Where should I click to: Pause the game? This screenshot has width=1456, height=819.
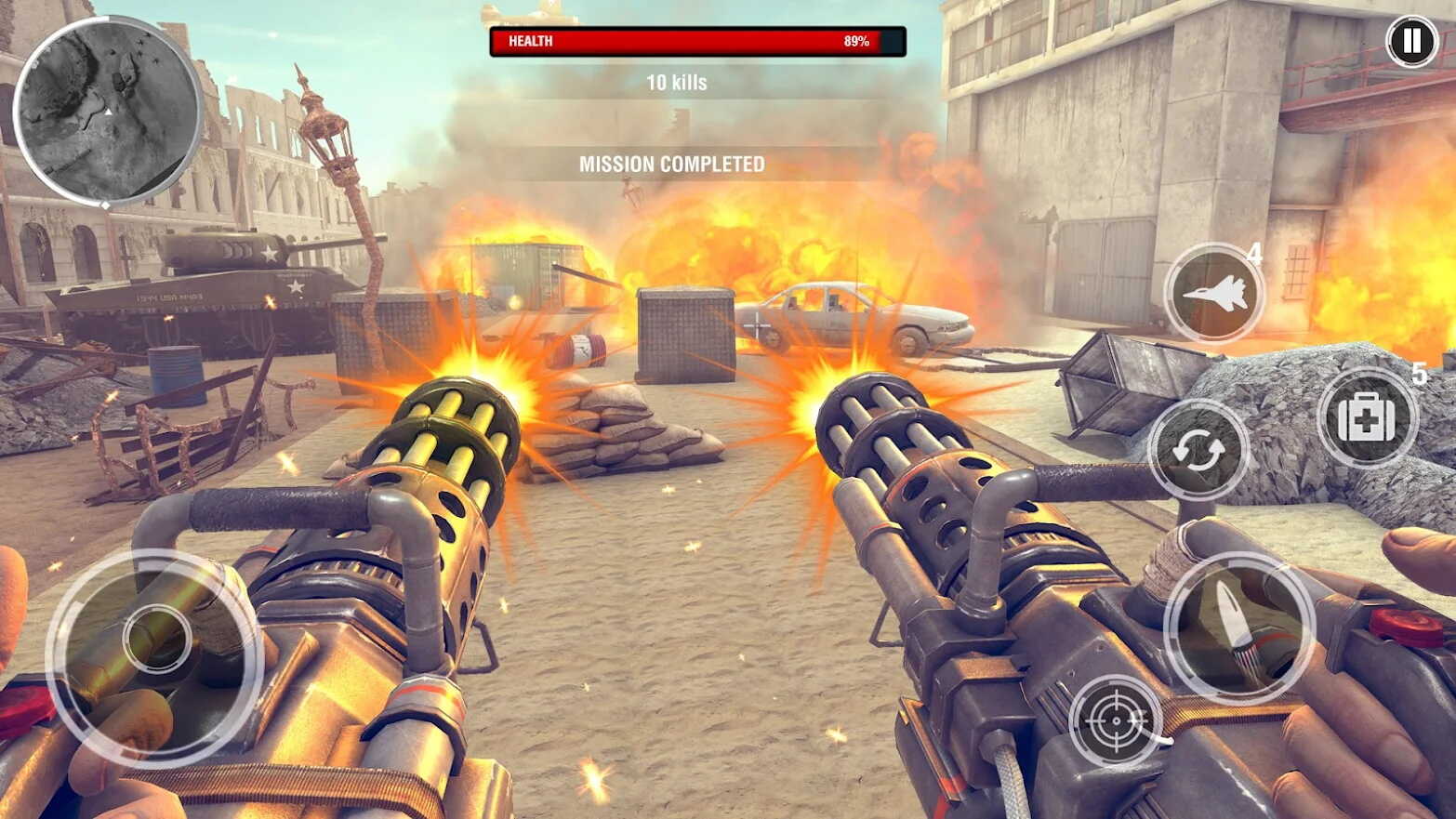click(x=1411, y=41)
